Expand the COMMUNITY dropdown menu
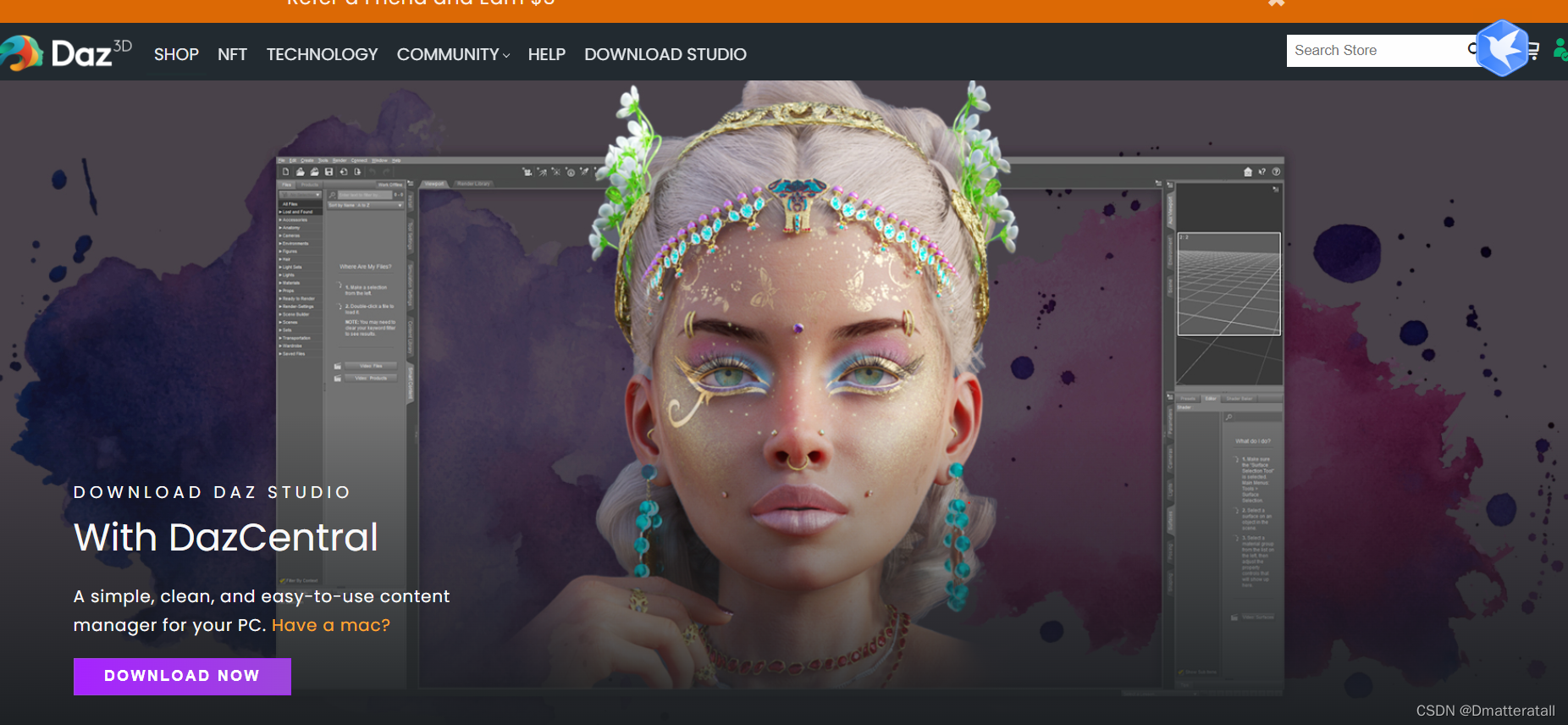Image resolution: width=1568 pixels, height=725 pixels. pyautogui.click(x=453, y=54)
